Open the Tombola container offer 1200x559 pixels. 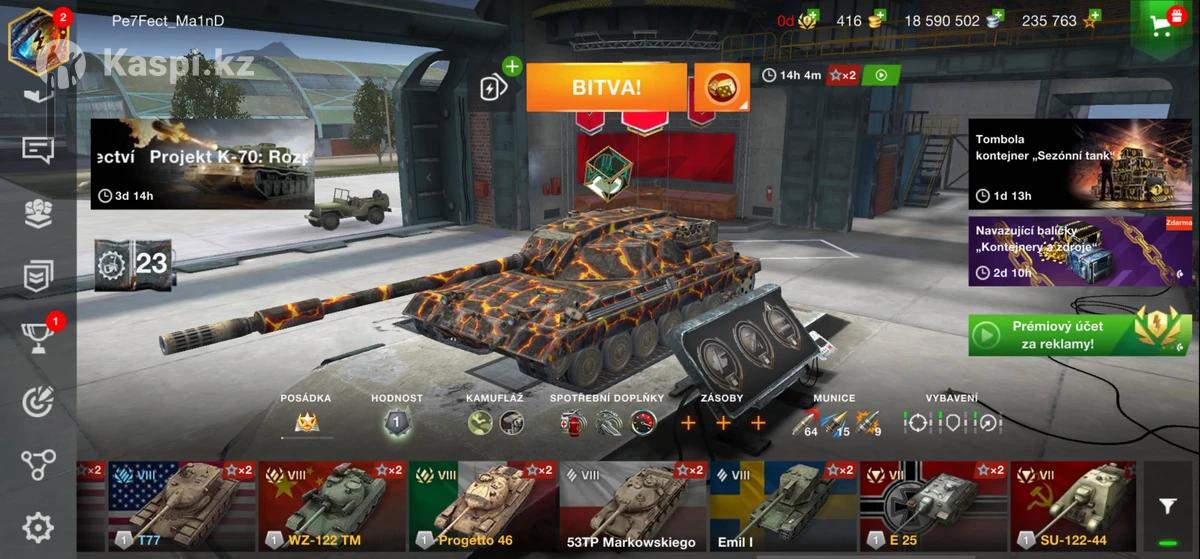(x=1080, y=164)
